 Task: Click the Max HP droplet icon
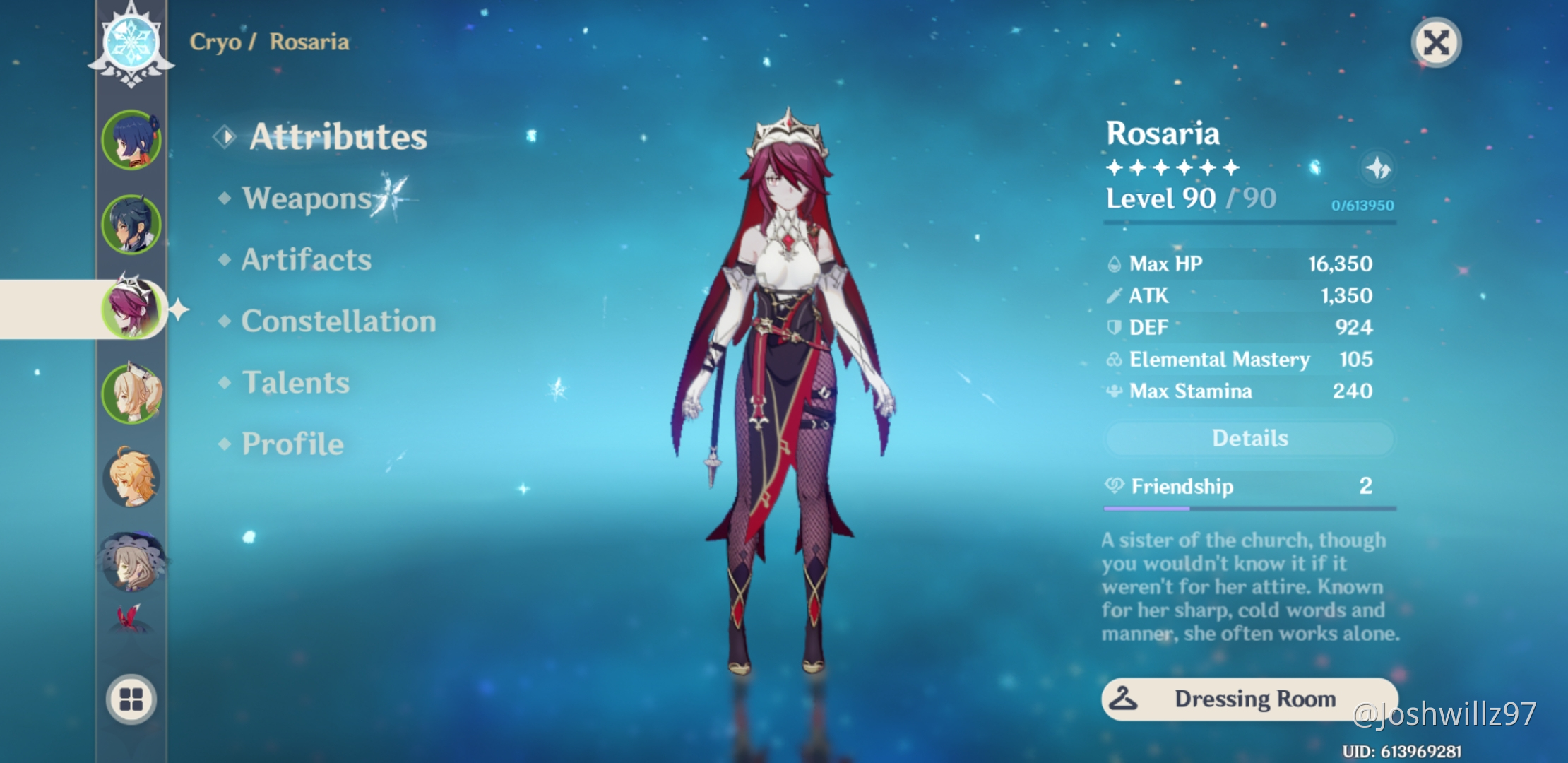pyautogui.click(x=1114, y=263)
